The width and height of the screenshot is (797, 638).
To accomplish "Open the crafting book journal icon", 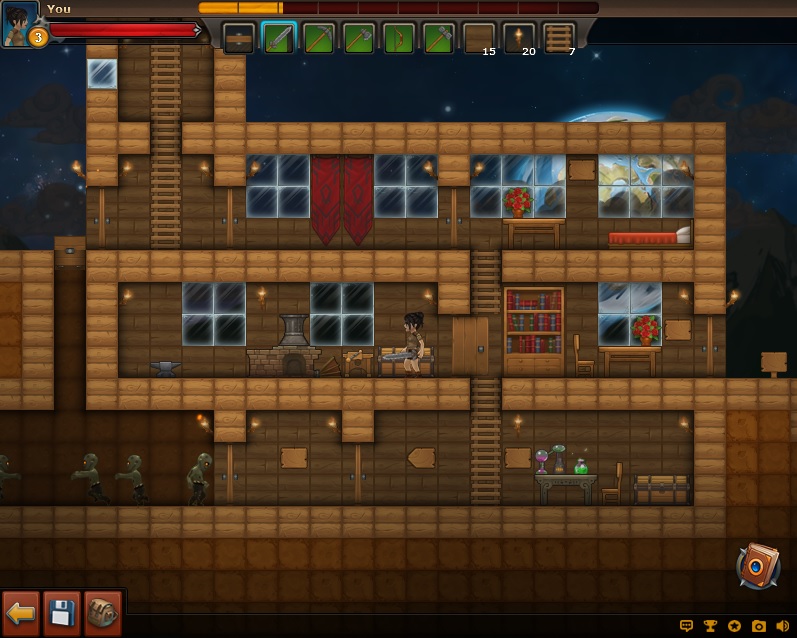I will pos(757,566).
